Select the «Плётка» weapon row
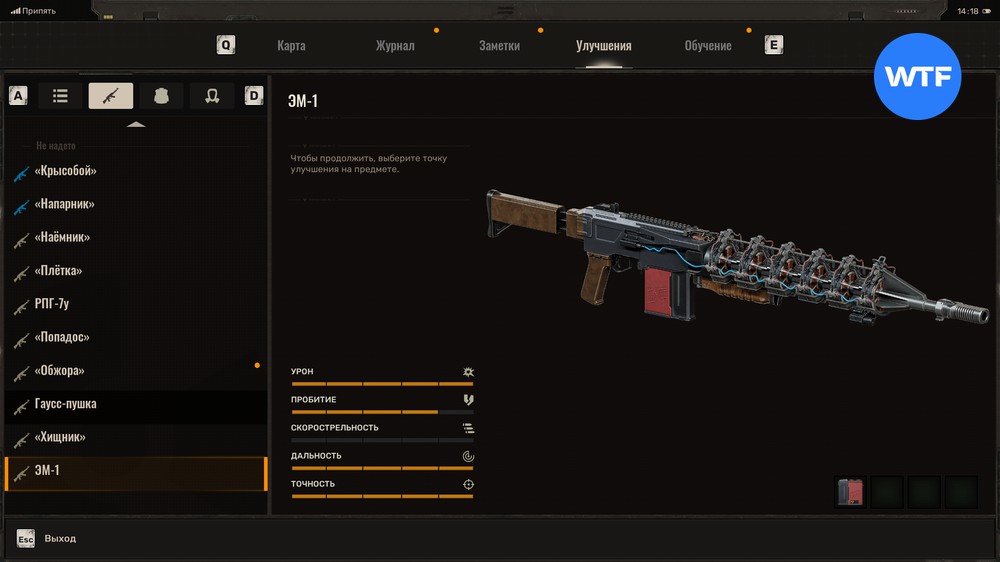 59,271
